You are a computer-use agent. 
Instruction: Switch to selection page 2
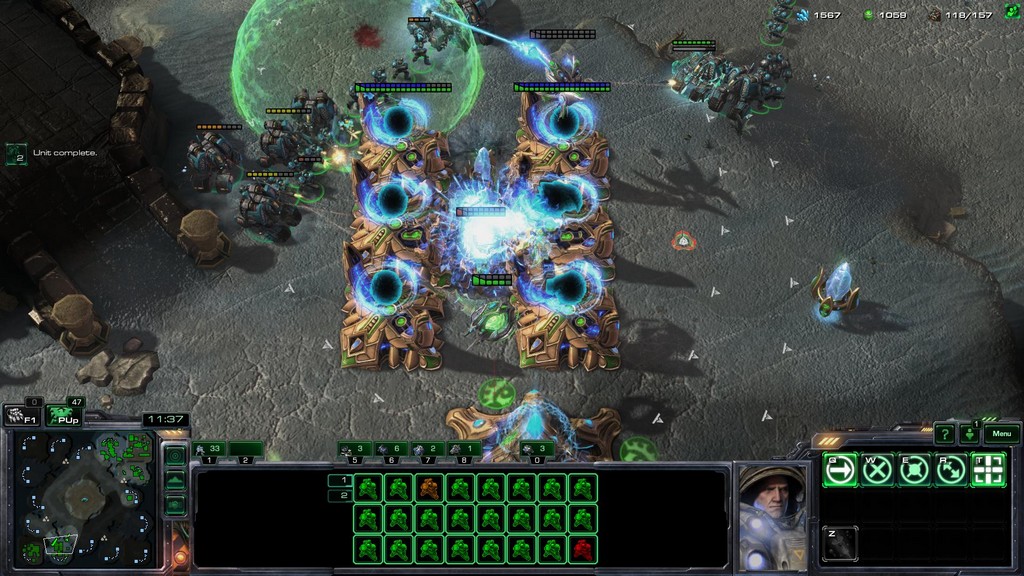pos(339,496)
